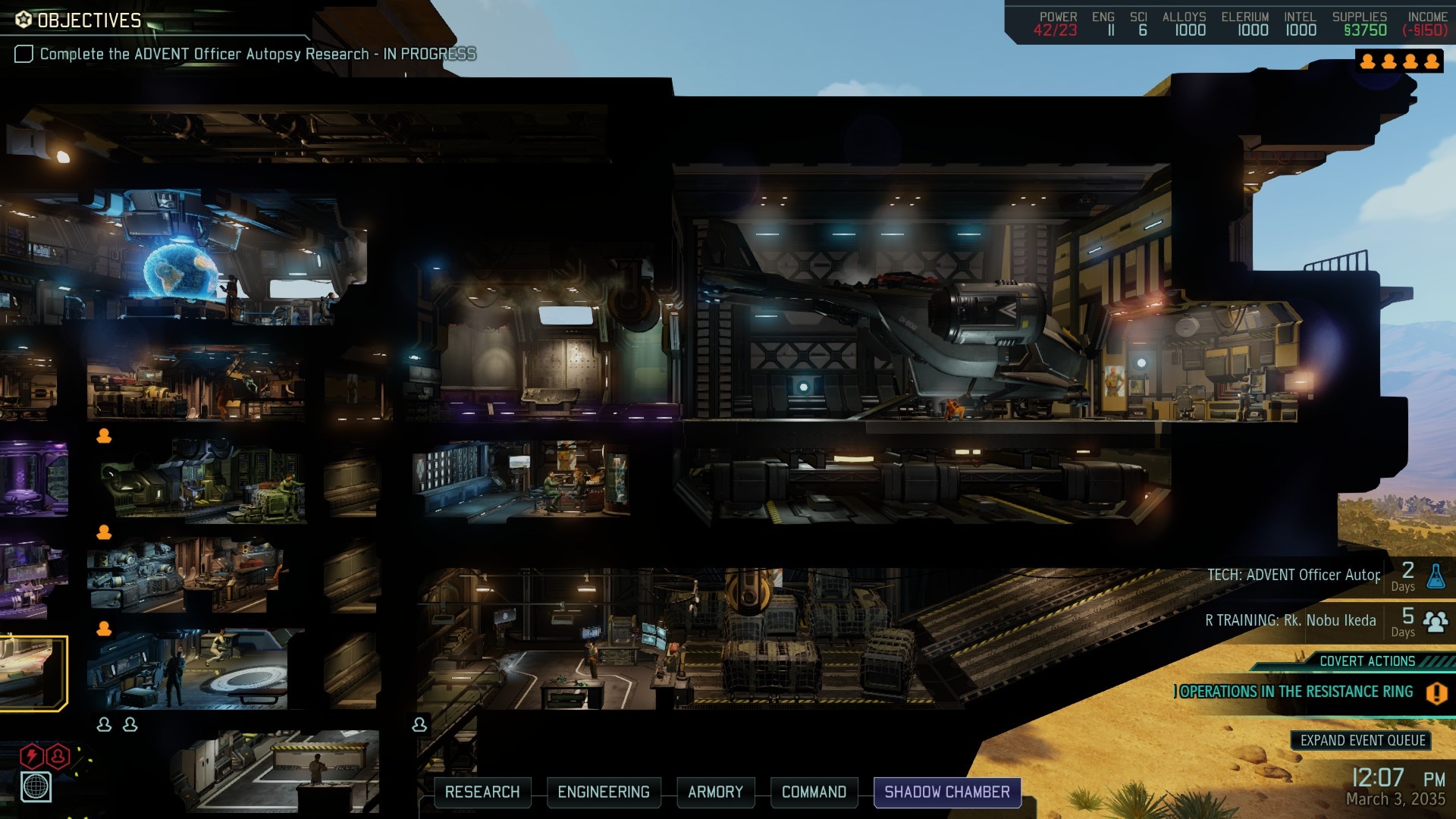Open the Covert Actions header
The width and height of the screenshot is (1456, 819).
pyautogui.click(x=1367, y=661)
